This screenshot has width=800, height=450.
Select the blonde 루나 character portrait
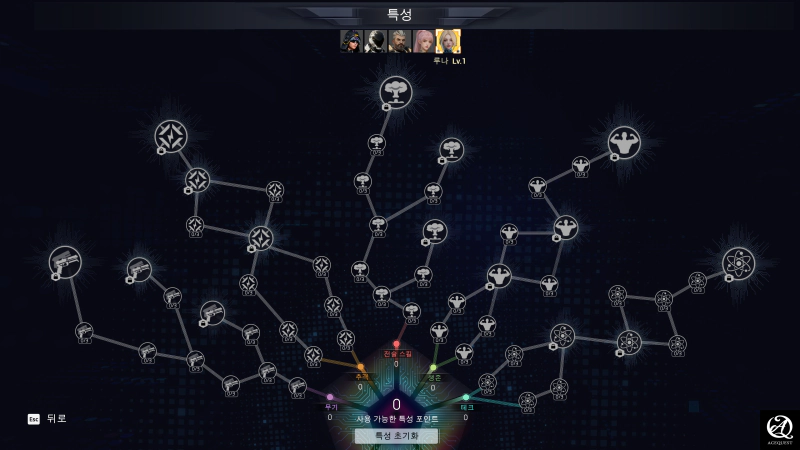click(448, 41)
